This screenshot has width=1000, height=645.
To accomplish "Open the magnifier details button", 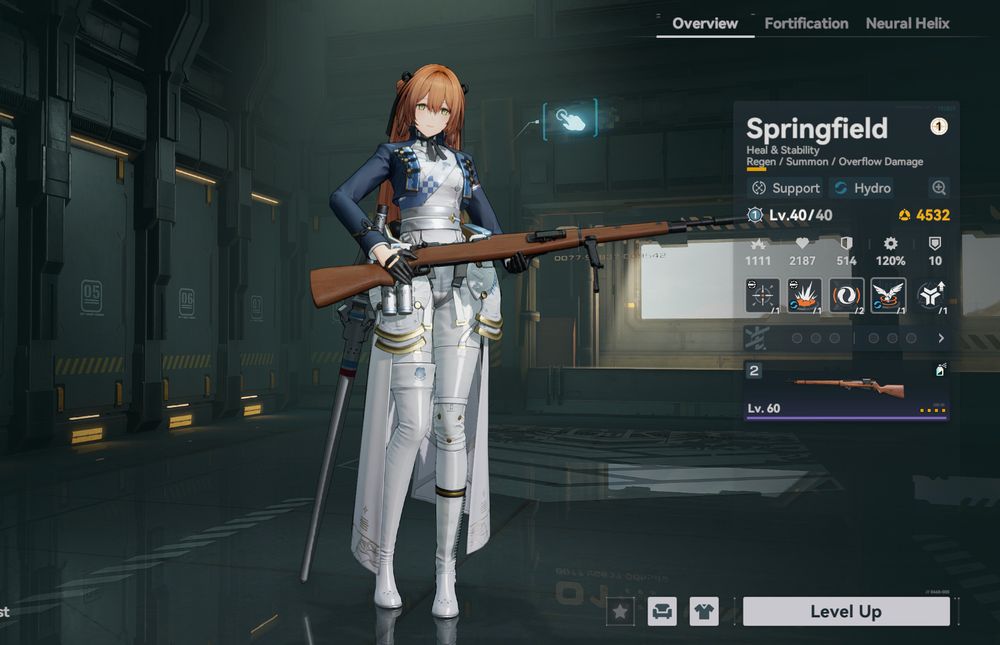I will 938,188.
